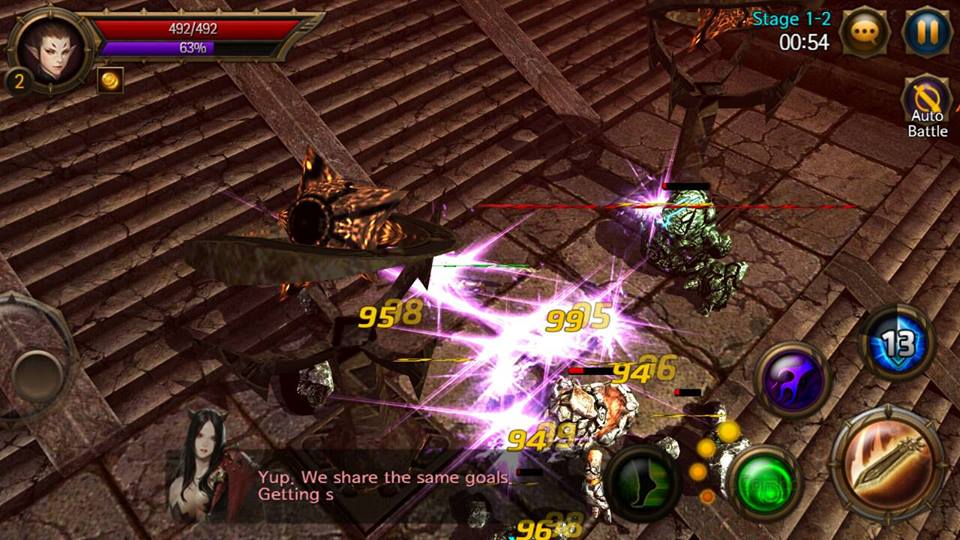
Task: Trigger the blue skill showing 13 cooldown
Action: (x=897, y=342)
